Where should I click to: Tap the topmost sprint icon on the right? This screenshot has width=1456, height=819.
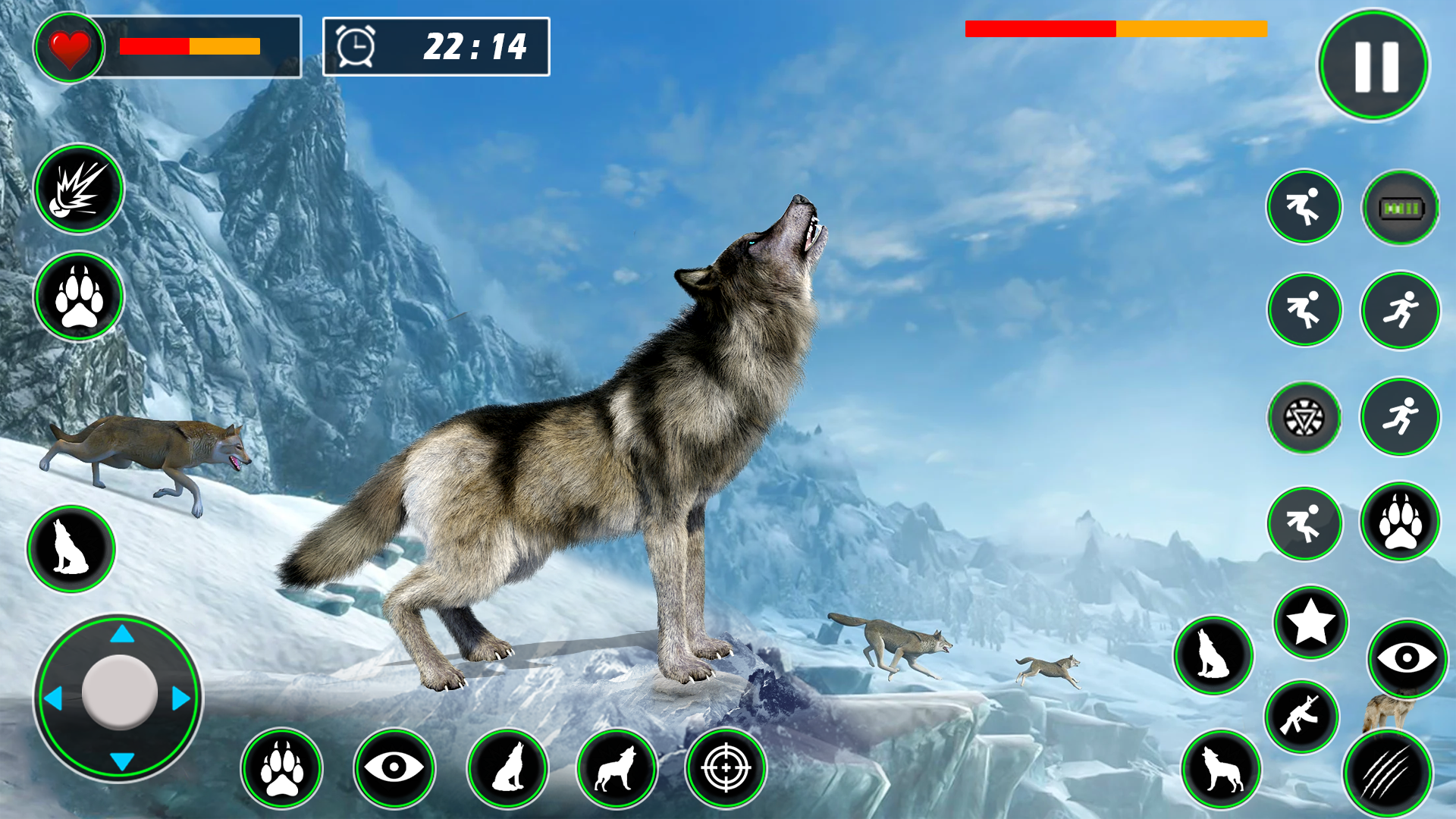[1303, 207]
